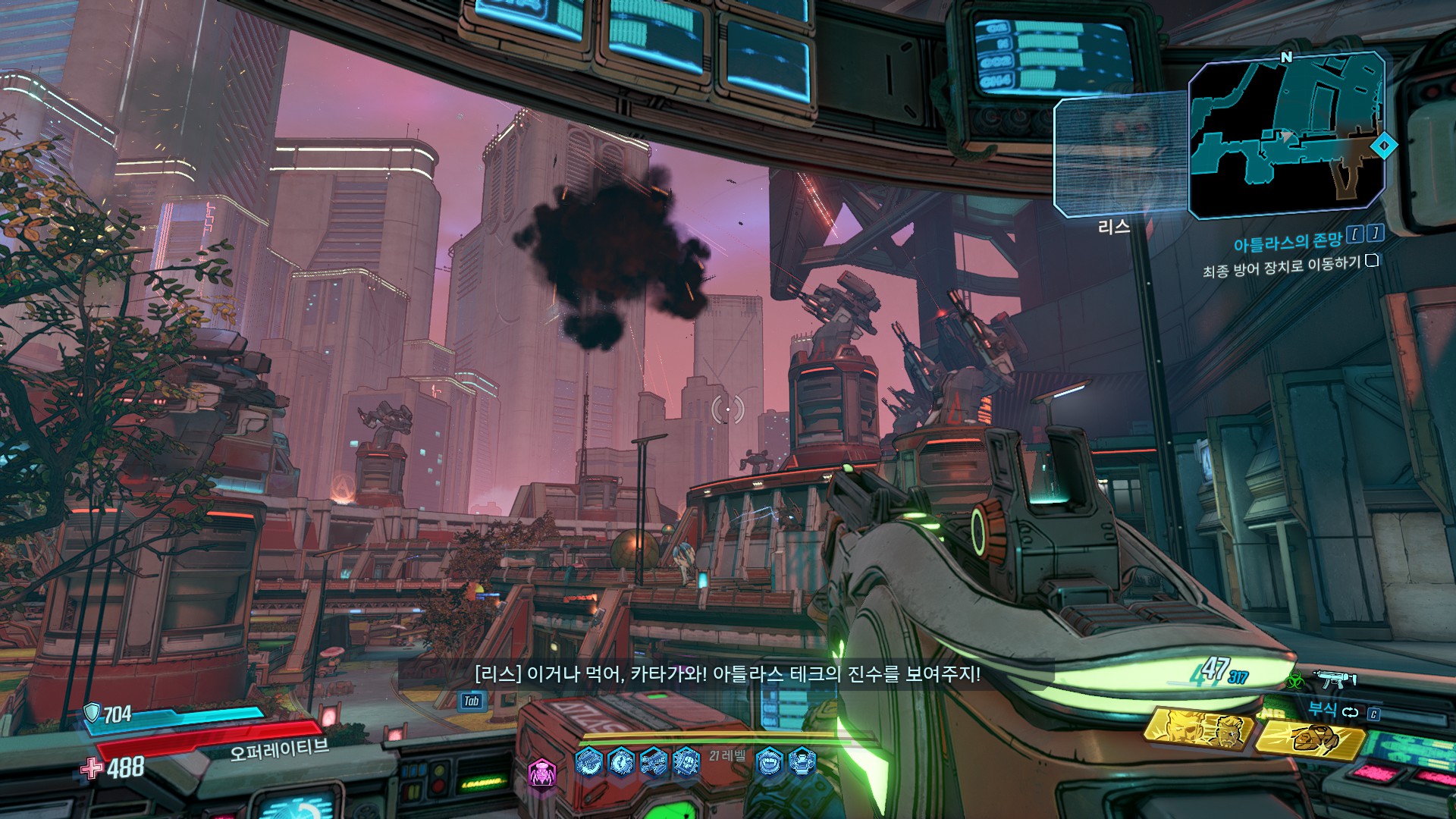Image resolution: width=1456 pixels, height=819 pixels.
Task: Select the submachine gun weapon icon
Action: click(1335, 679)
